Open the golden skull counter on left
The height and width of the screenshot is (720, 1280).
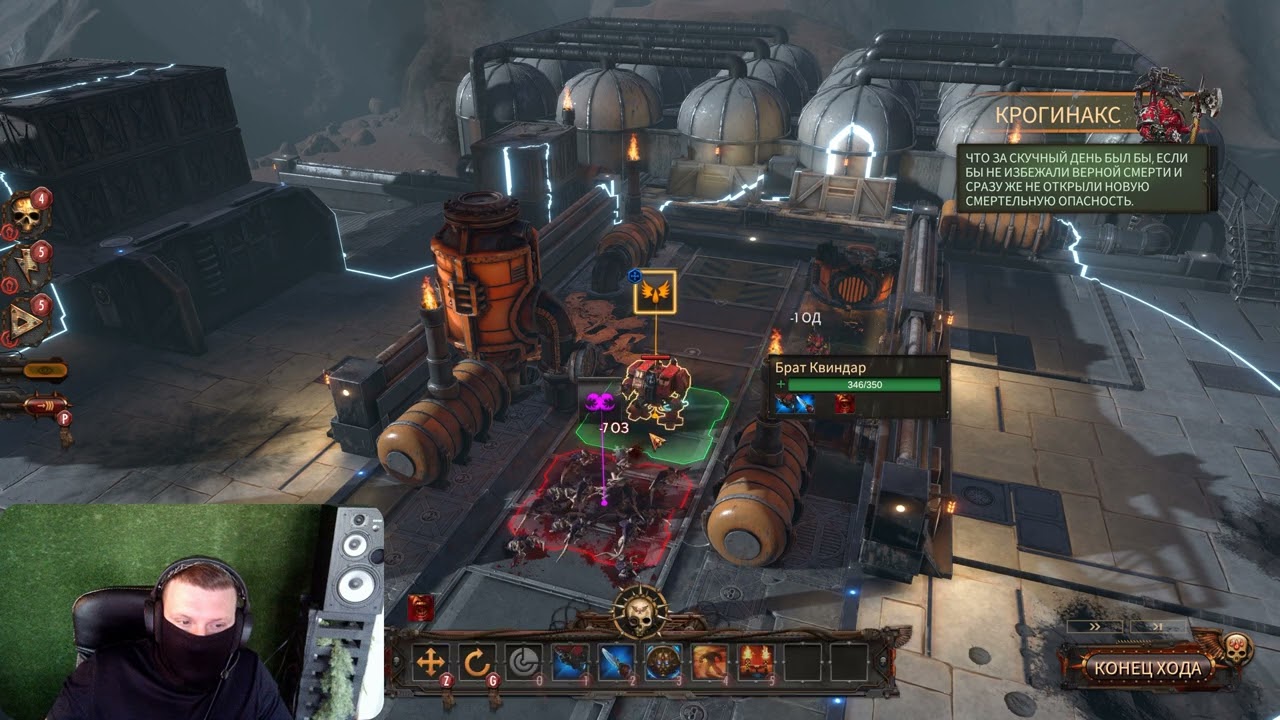[25, 214]
